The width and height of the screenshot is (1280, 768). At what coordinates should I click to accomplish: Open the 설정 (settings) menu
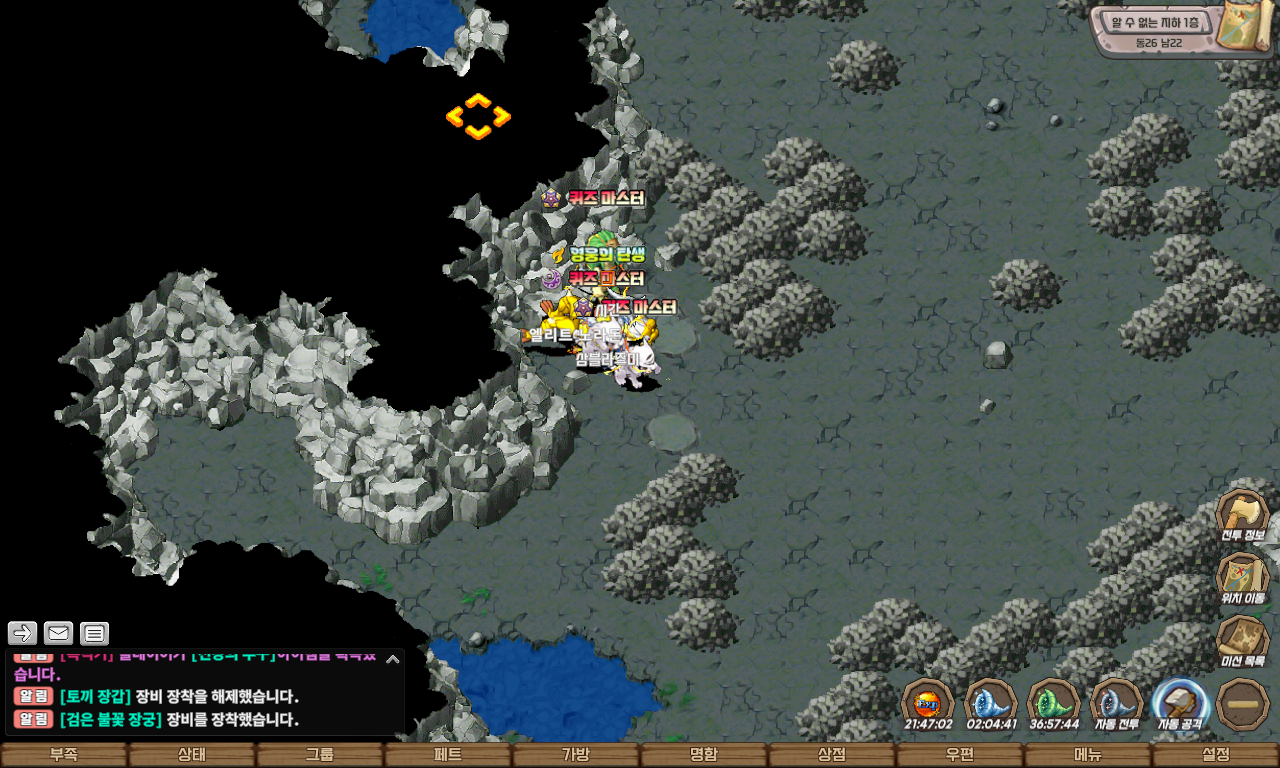coord(1216,755)
